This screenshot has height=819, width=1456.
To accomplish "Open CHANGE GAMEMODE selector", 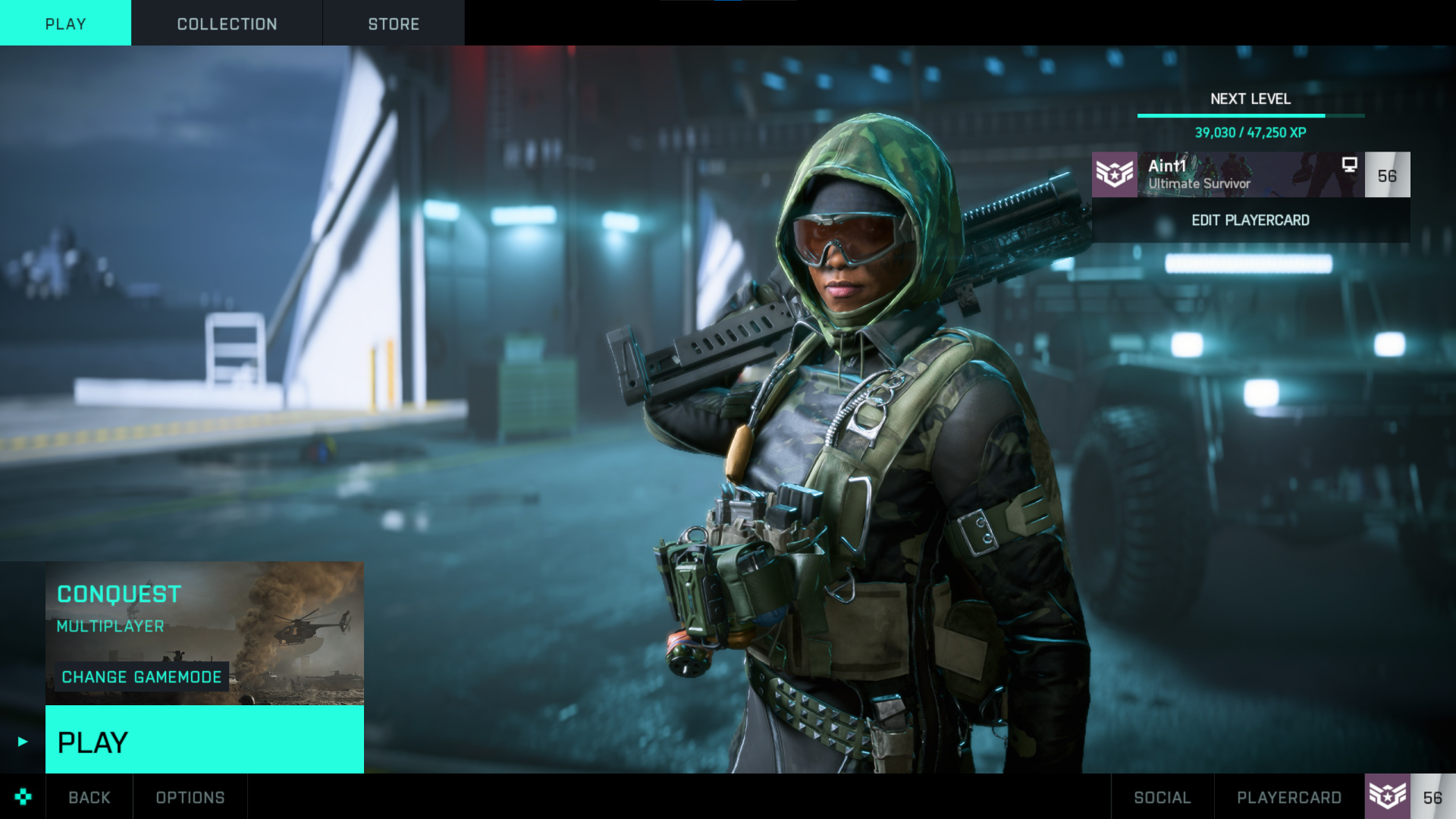I will click(142, 677).
